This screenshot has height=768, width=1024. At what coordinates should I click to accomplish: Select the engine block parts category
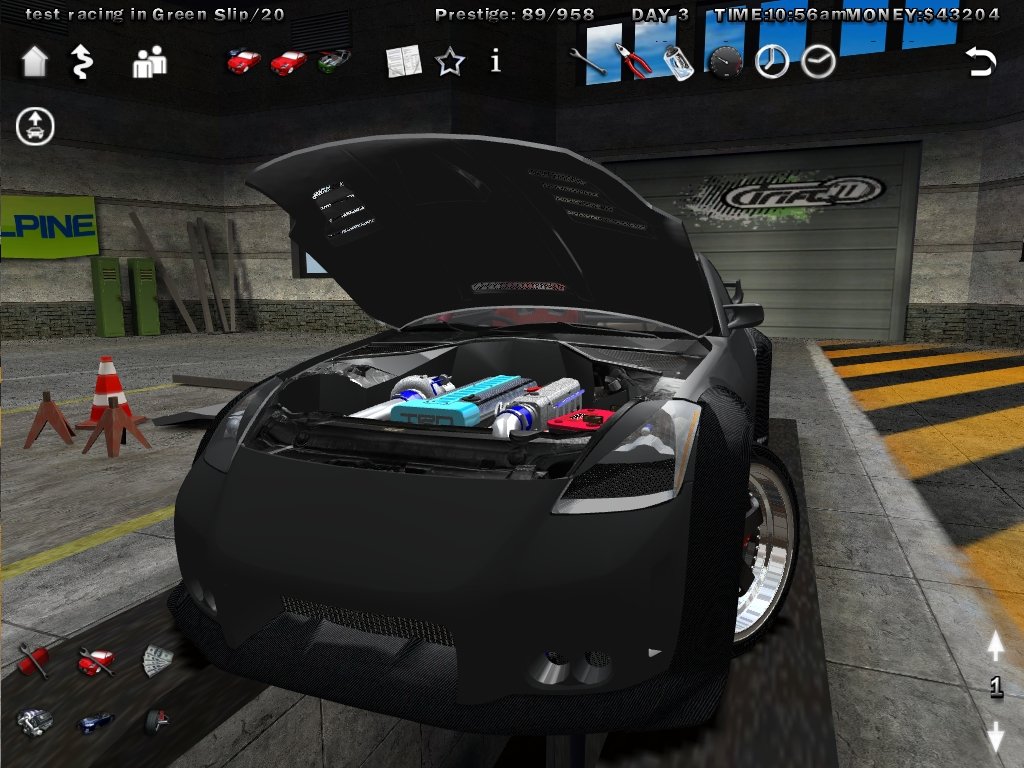[x=34, y=721]
